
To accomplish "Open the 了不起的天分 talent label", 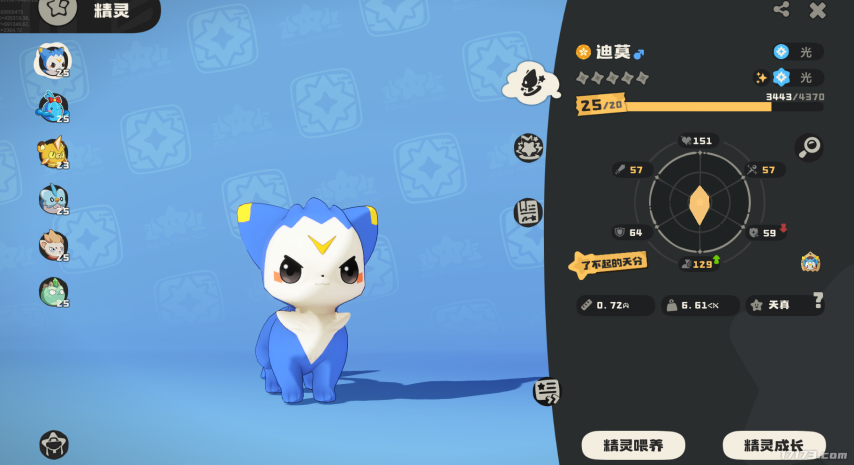I will 608,264.
